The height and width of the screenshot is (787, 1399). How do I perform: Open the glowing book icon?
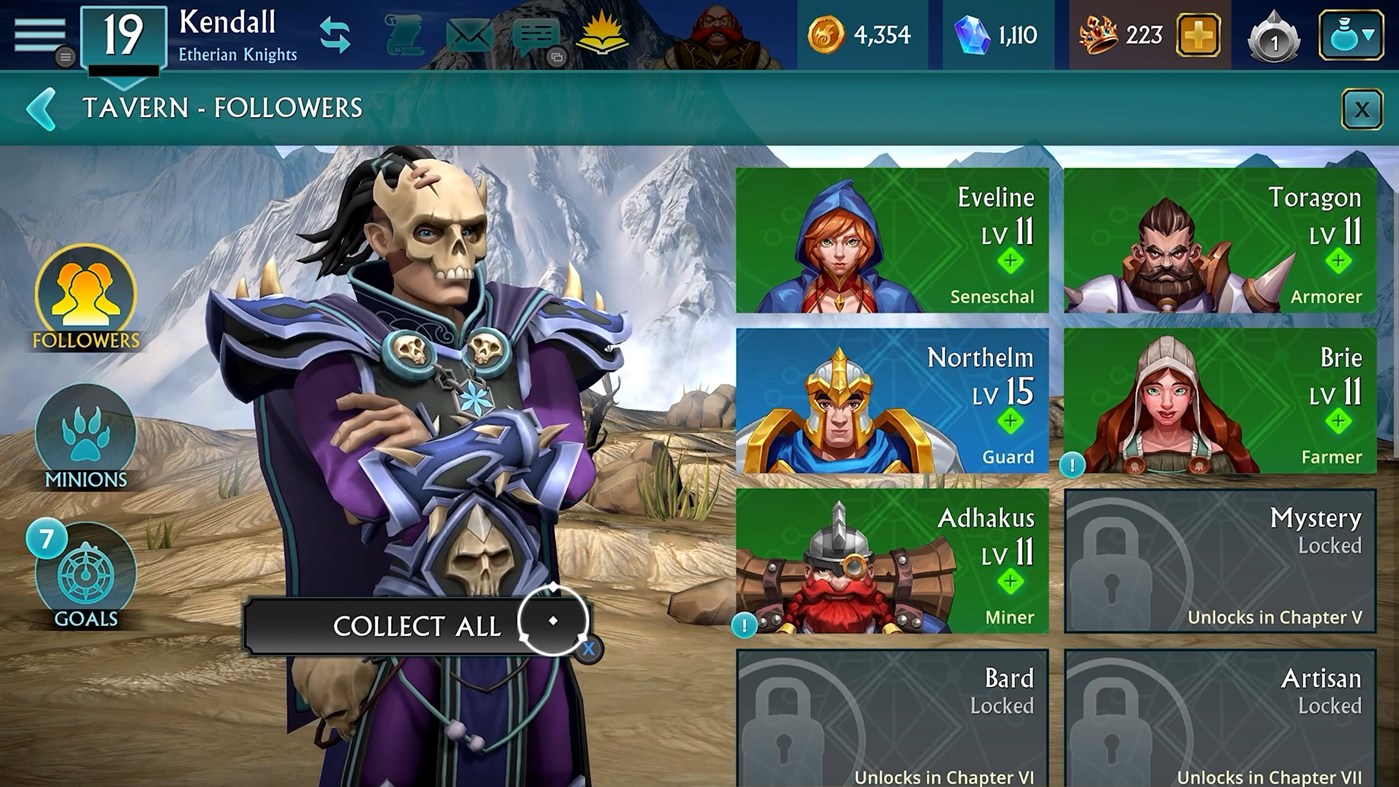pos(601,33)
